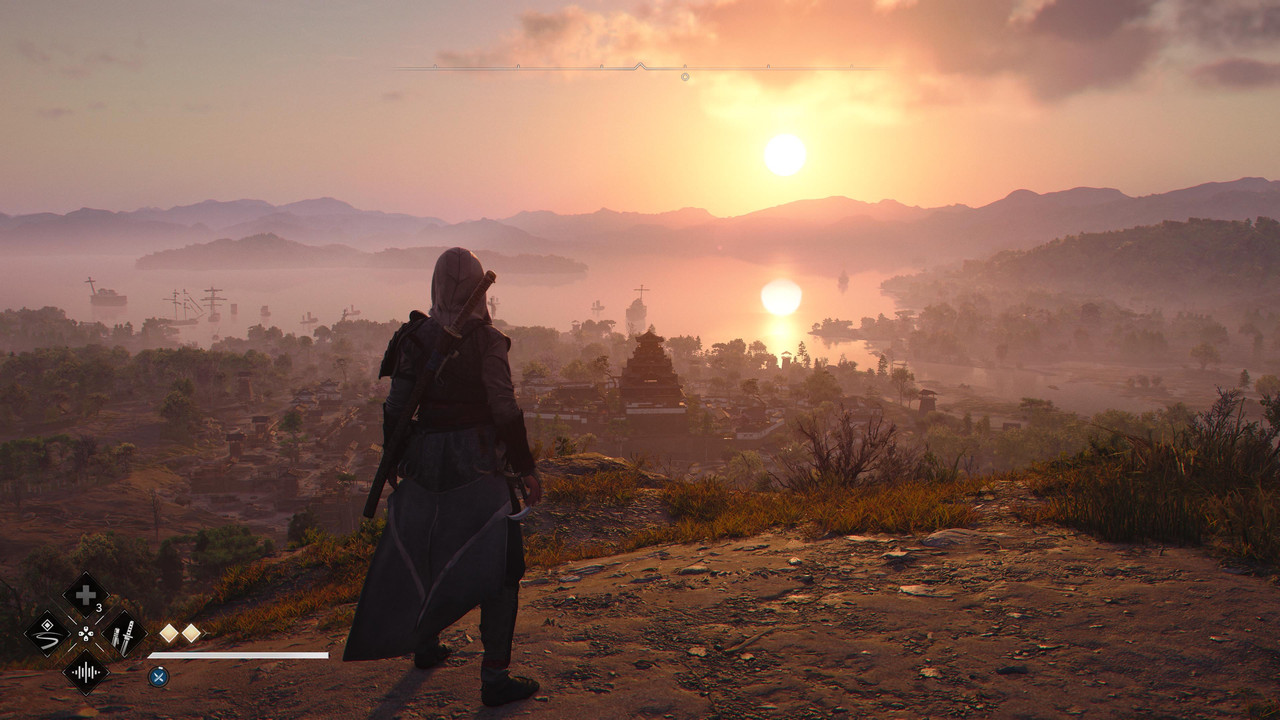Activate the sound wave diamond icon

click(86, 671)
